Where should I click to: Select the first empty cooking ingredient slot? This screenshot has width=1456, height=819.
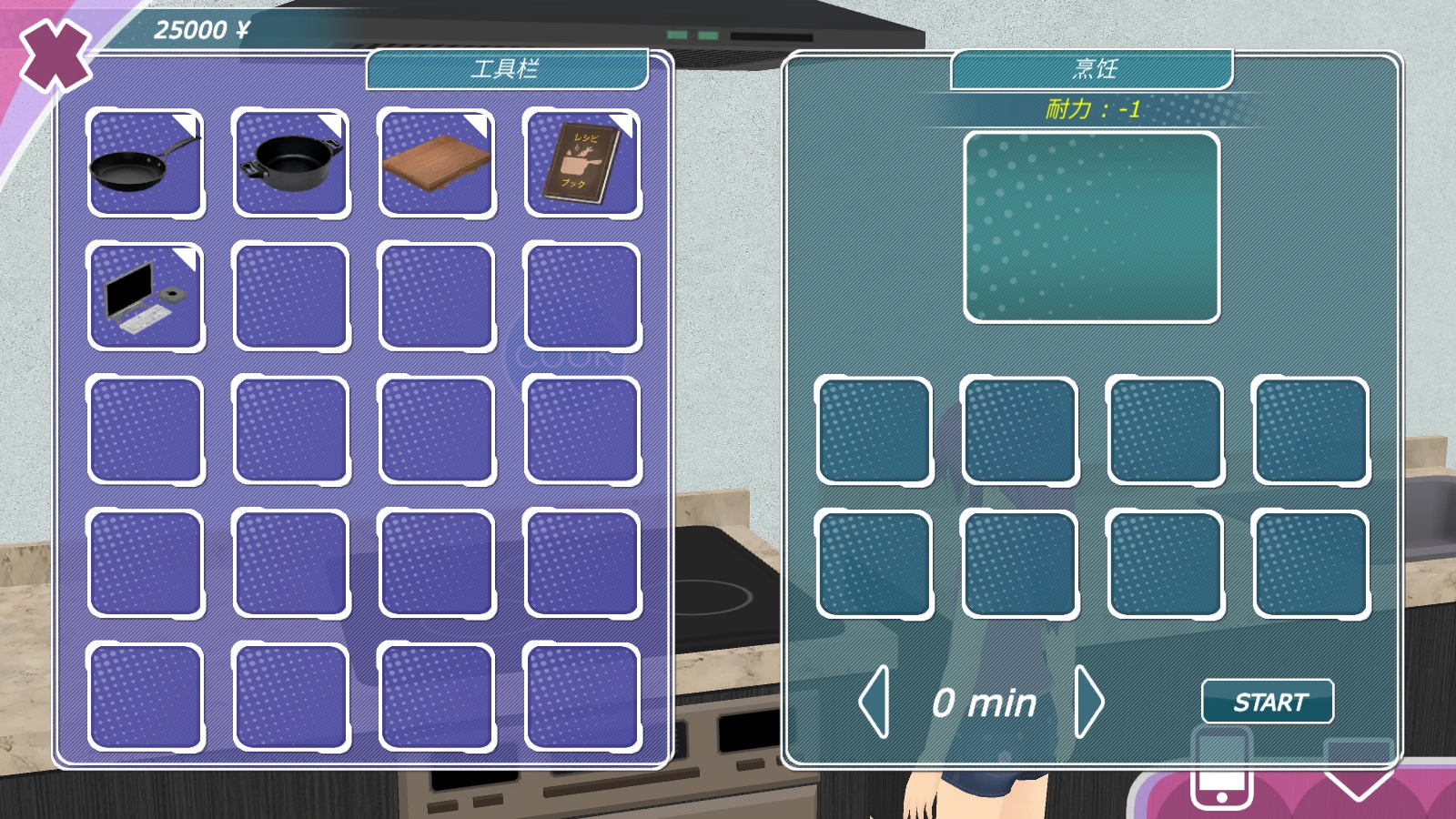pyautogui.click(x=875, y=429)
